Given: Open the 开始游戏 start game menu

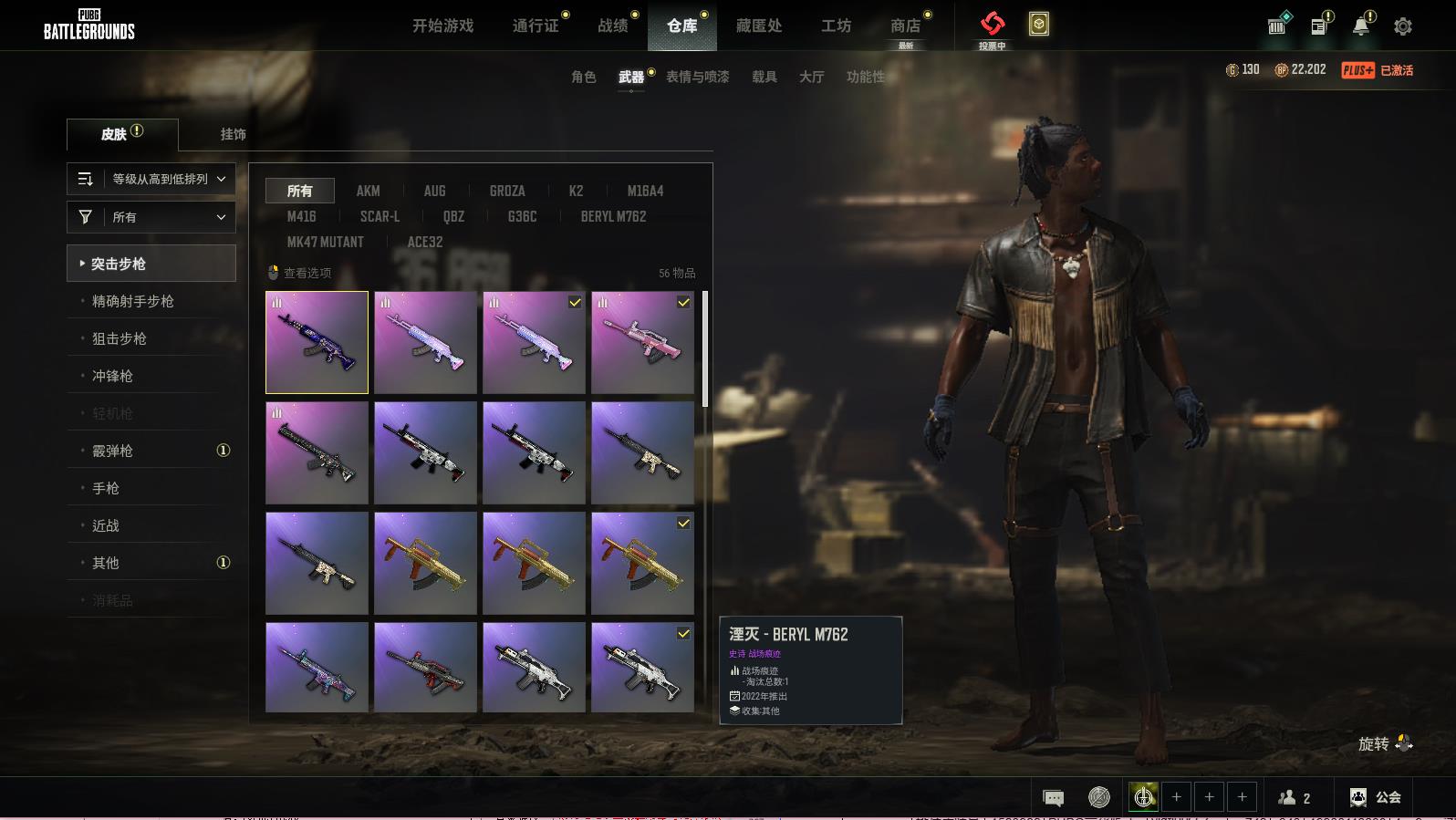Looking at the screenshot, I should [442, 26].
